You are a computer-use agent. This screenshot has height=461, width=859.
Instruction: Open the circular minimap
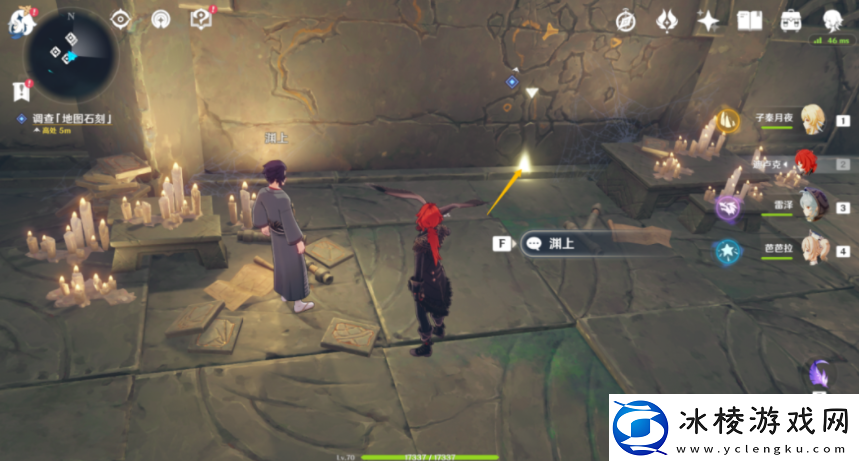click(71, 46)
